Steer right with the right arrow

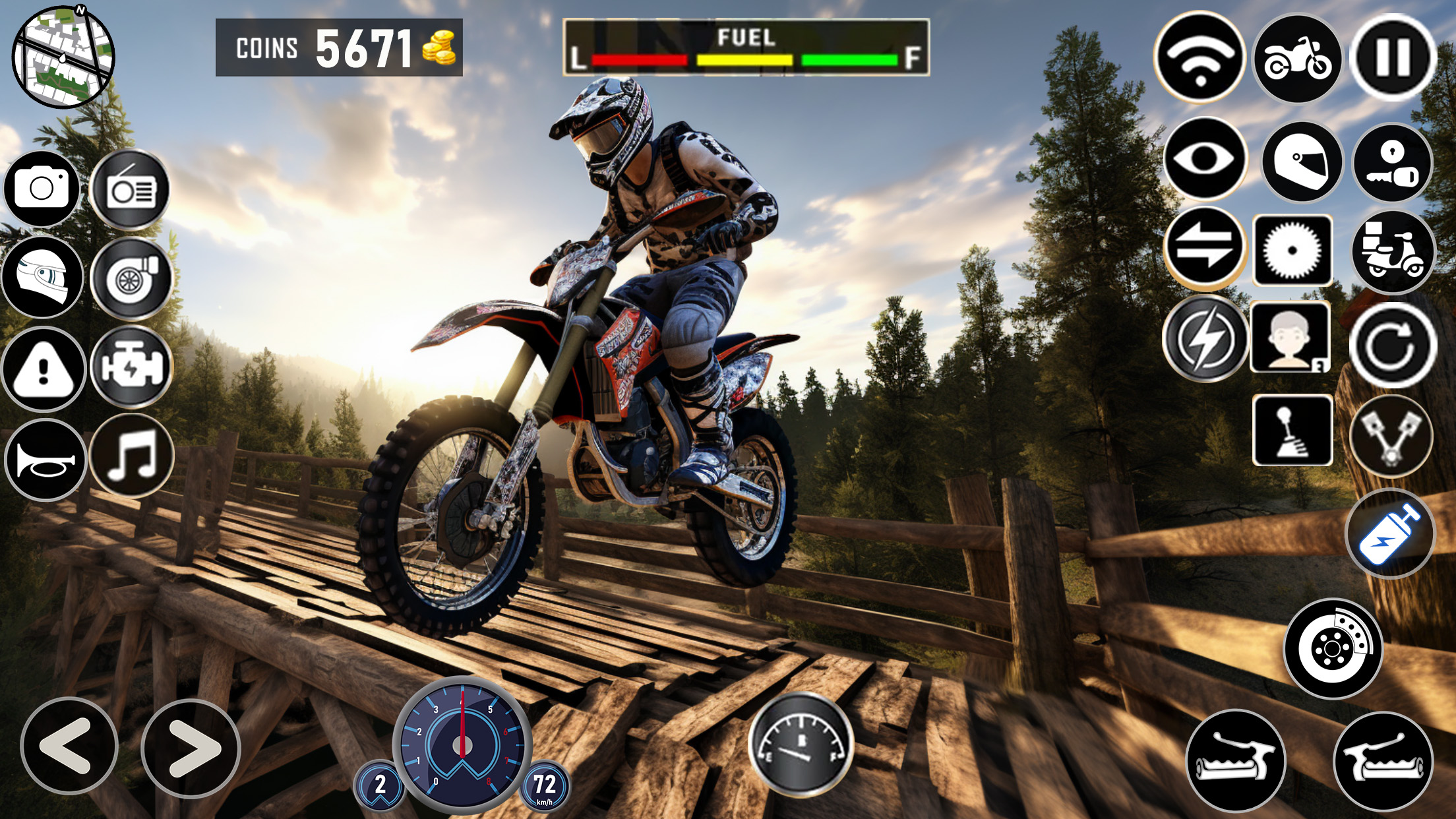(191, 748)
